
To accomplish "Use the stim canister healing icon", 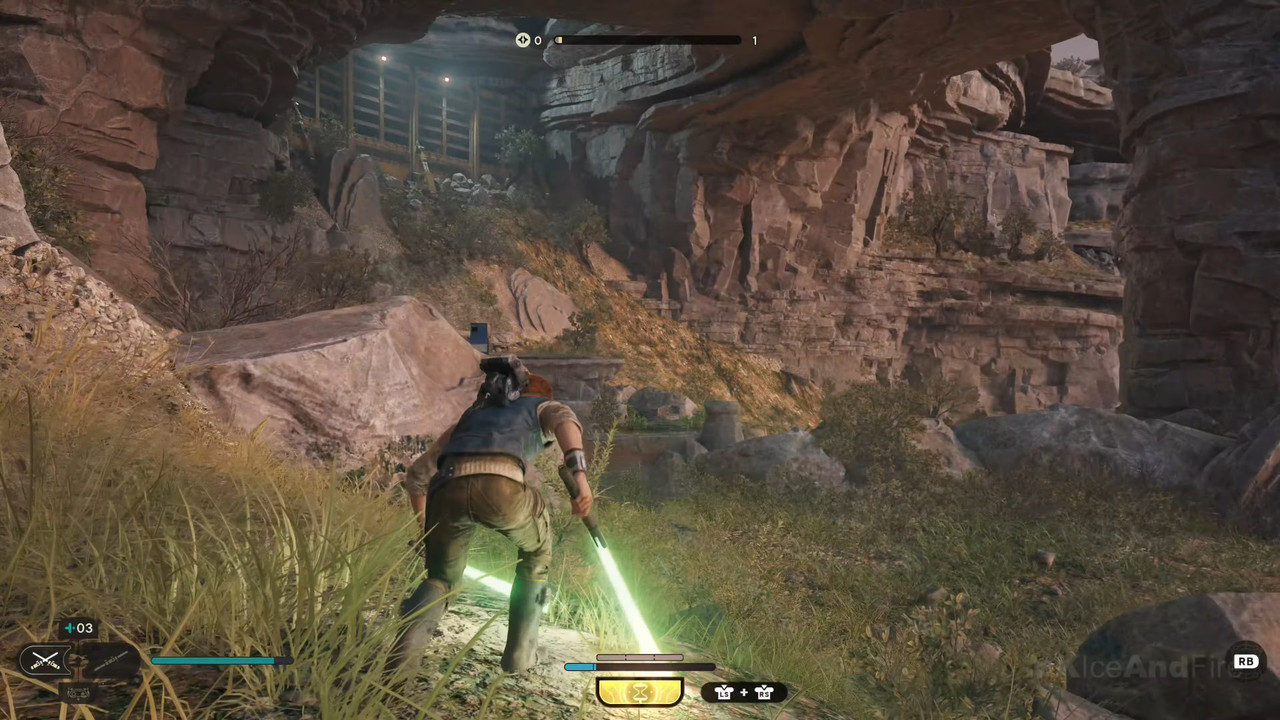I will (x=78, y=628).
